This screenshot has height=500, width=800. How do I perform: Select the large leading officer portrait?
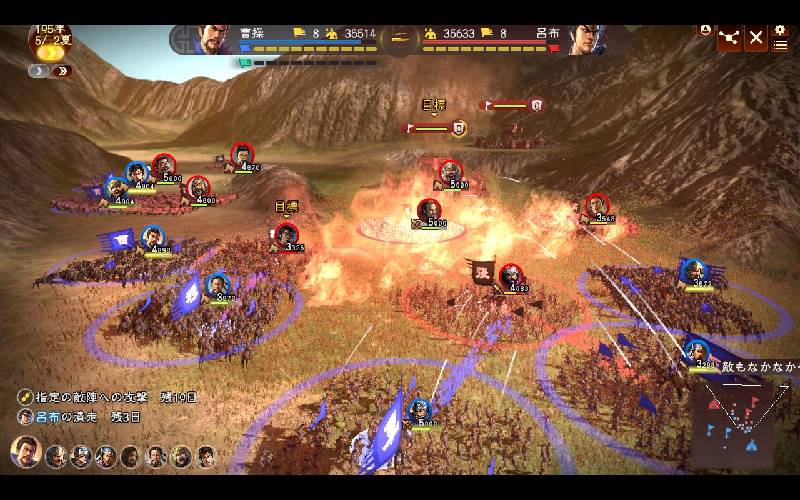(25, 454)
